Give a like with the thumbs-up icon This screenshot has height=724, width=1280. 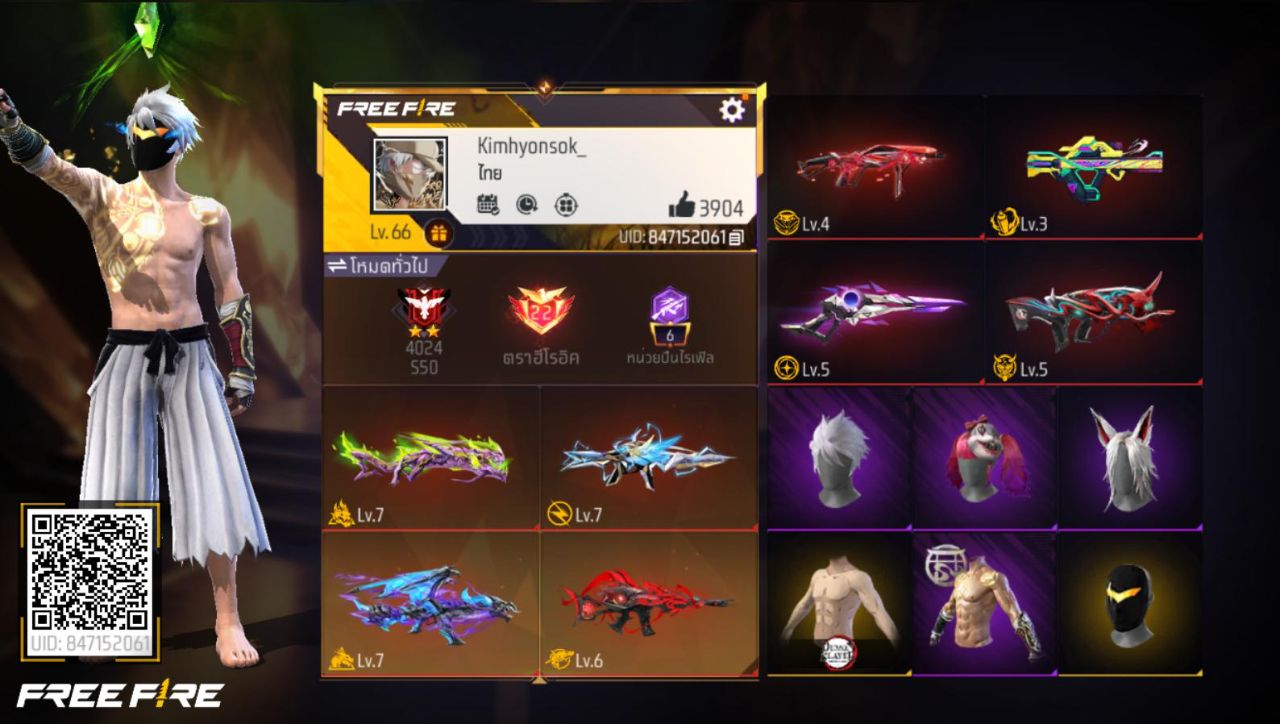pyautogui.click(x=682, y=206)
